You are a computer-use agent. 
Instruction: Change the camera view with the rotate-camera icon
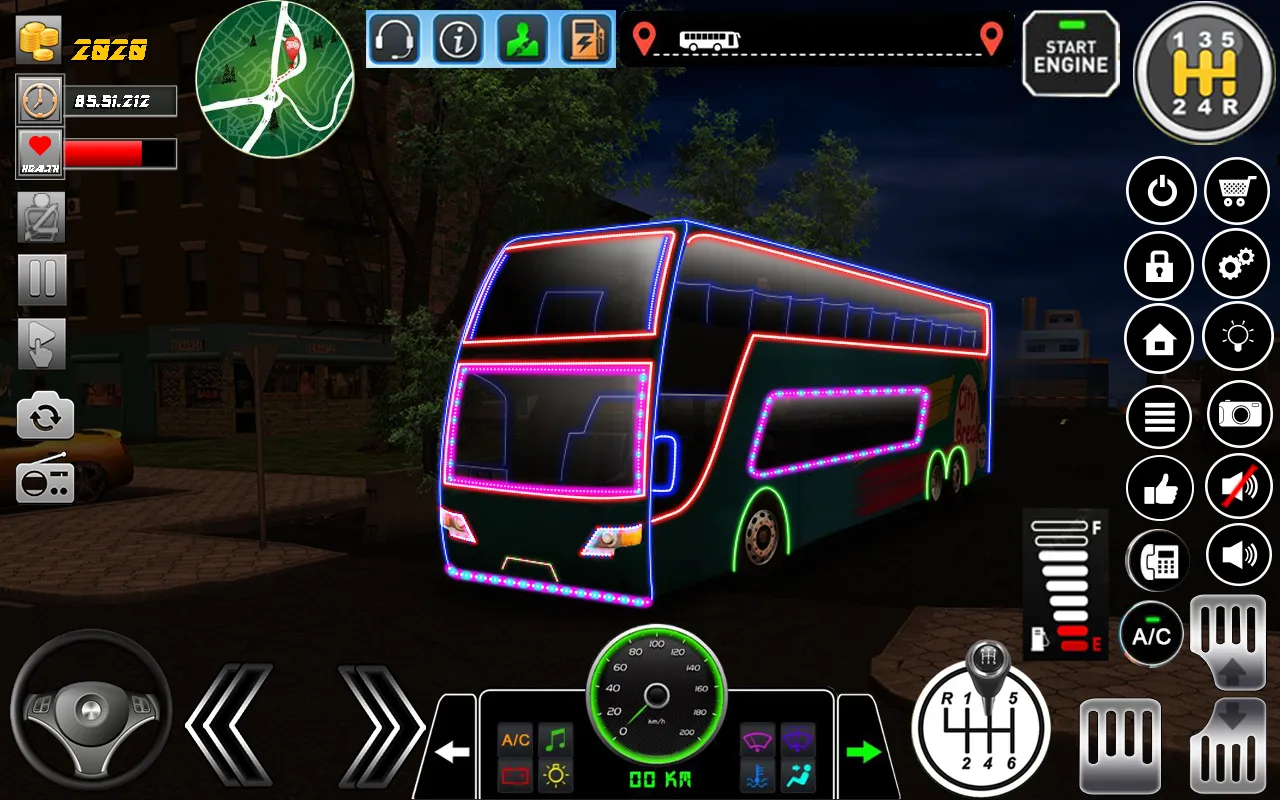pos(45,417)
